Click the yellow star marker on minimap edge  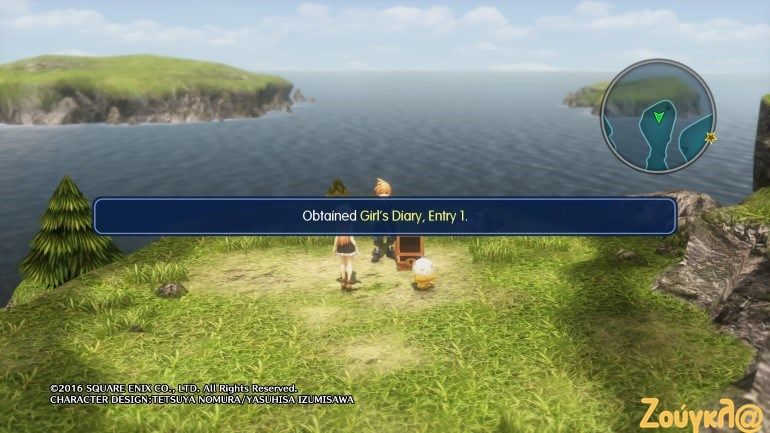[711, 136]
